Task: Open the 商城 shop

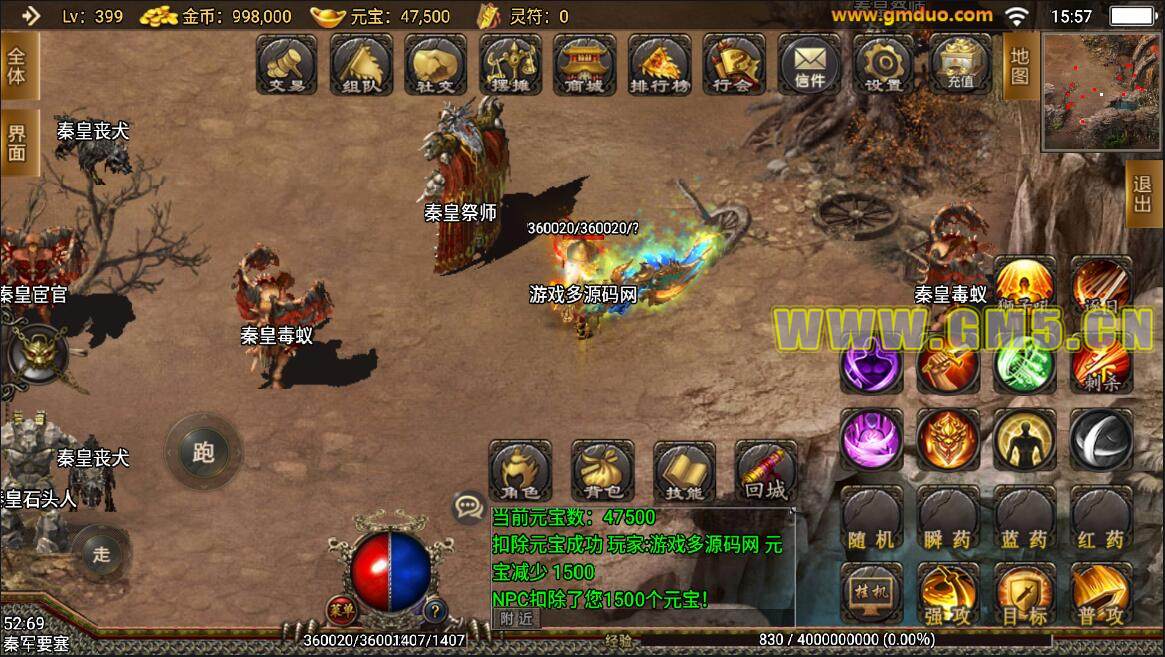Action: [x=585, y=65]
